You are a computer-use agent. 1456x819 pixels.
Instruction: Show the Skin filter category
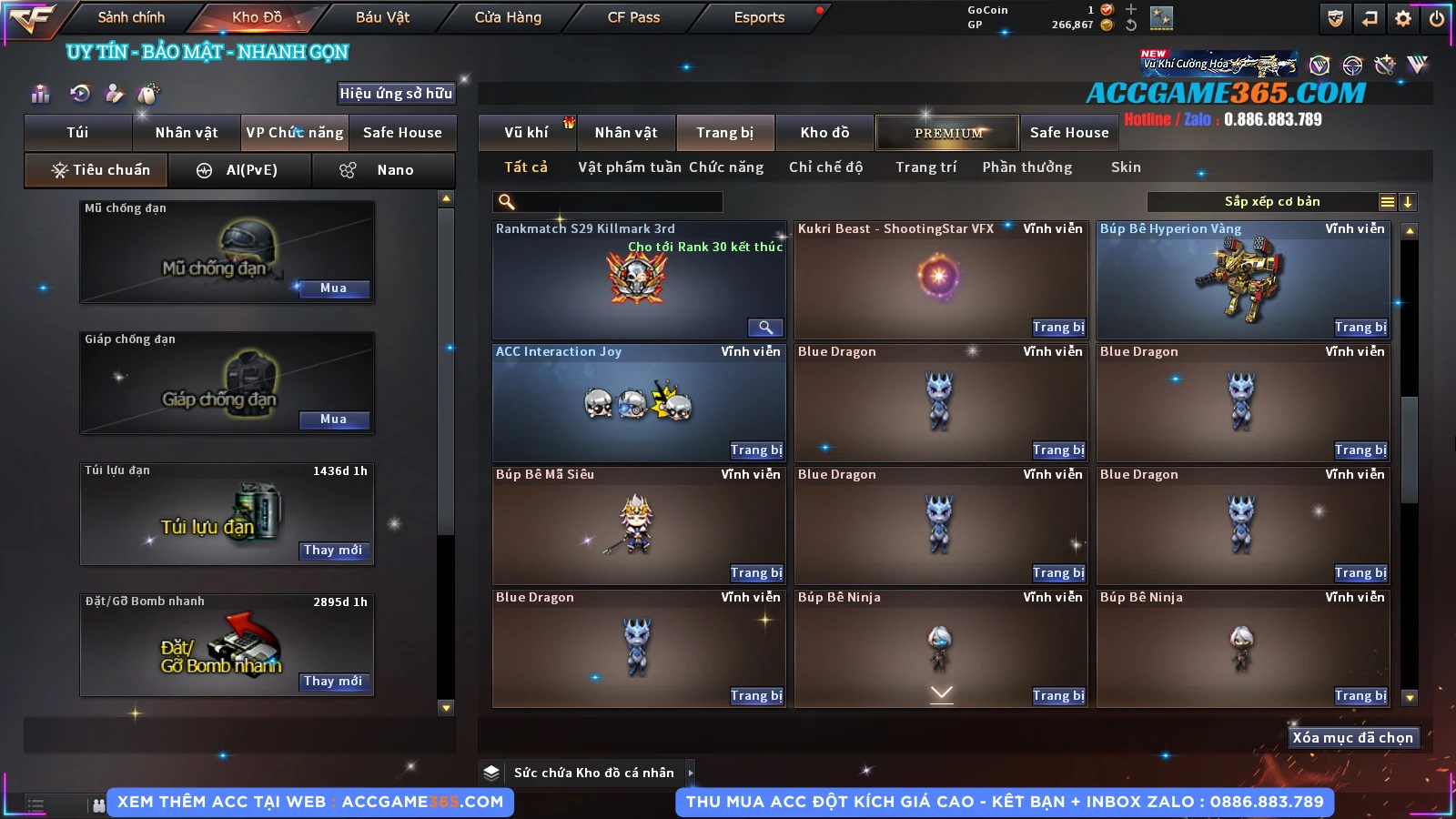pyautogui.click(x=1126, y=167)
